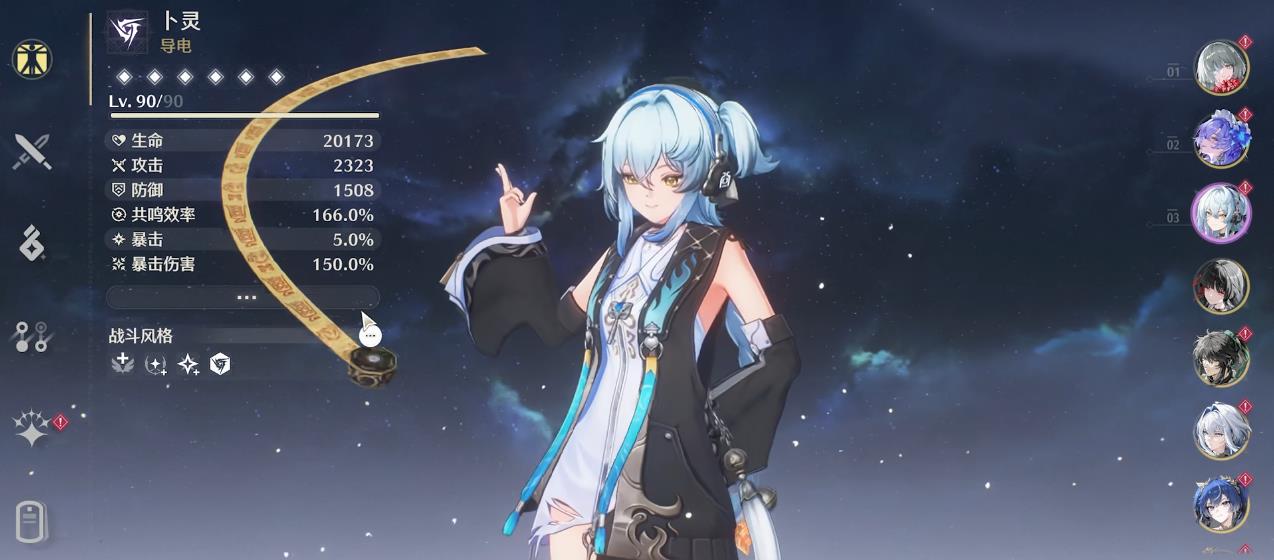Choose the white-haired character portrait
The width and height of the screenshot is (1274, 560).
(x=1221, y=431)
